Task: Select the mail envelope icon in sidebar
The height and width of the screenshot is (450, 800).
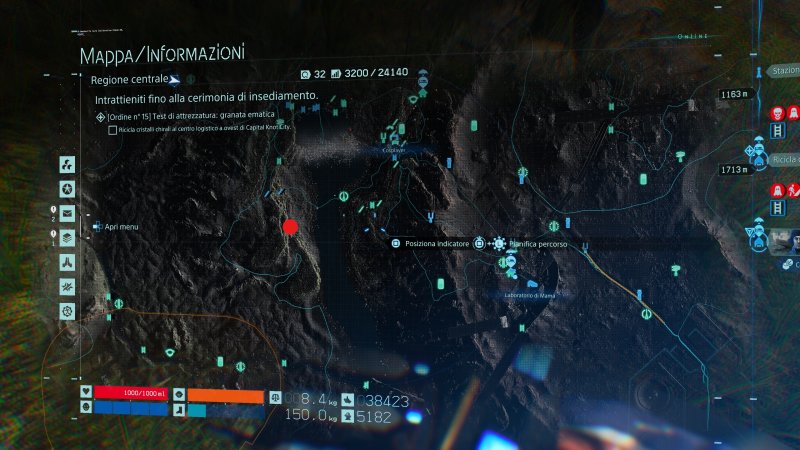Action: pos(67,213)
